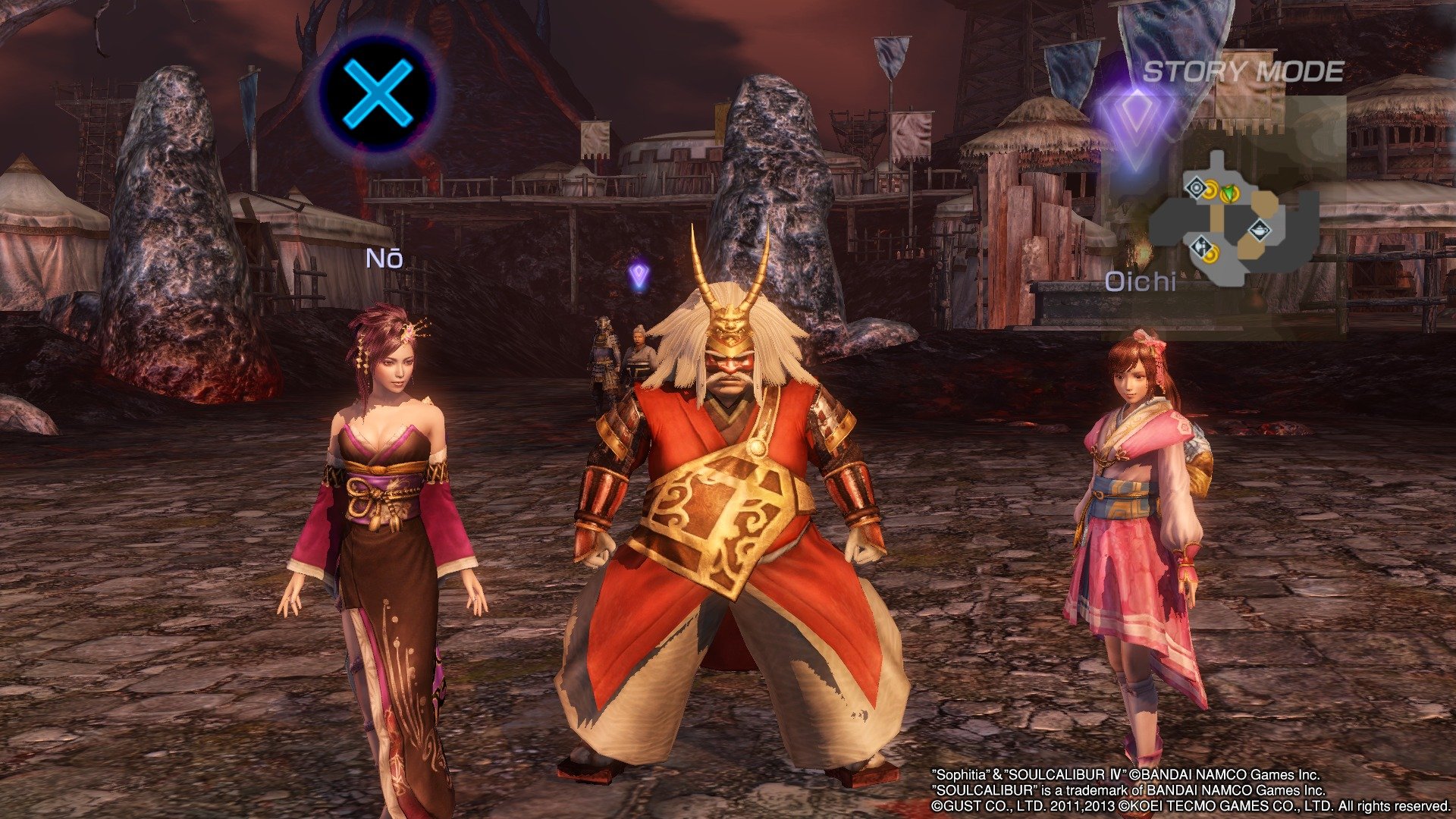Open the camp facilities list from the minimap
Viewport: 1456px width, 819px height.
1236,220
